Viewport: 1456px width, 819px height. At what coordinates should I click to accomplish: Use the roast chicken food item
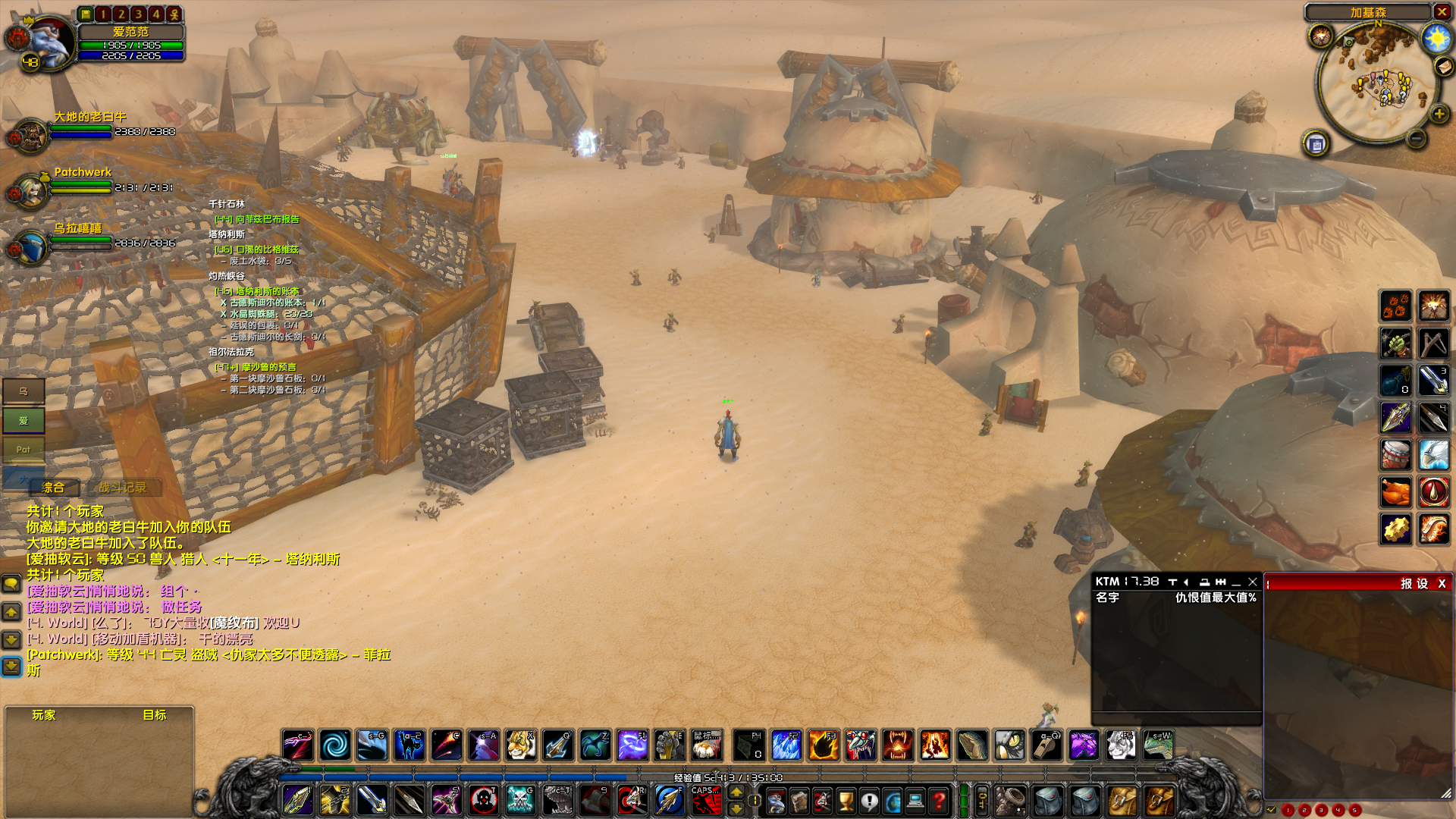[x=1396, y=492]
